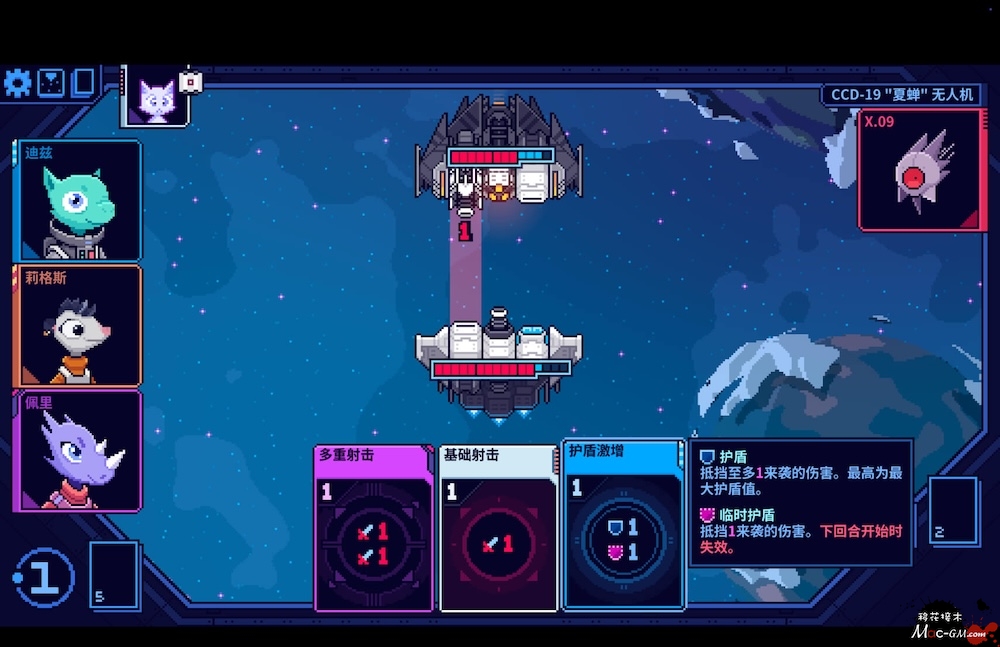Select crew member 莉格斯 portrait
Image resolution: width=1000 pixels, height=647 pixels.
(x=78, y=326)
